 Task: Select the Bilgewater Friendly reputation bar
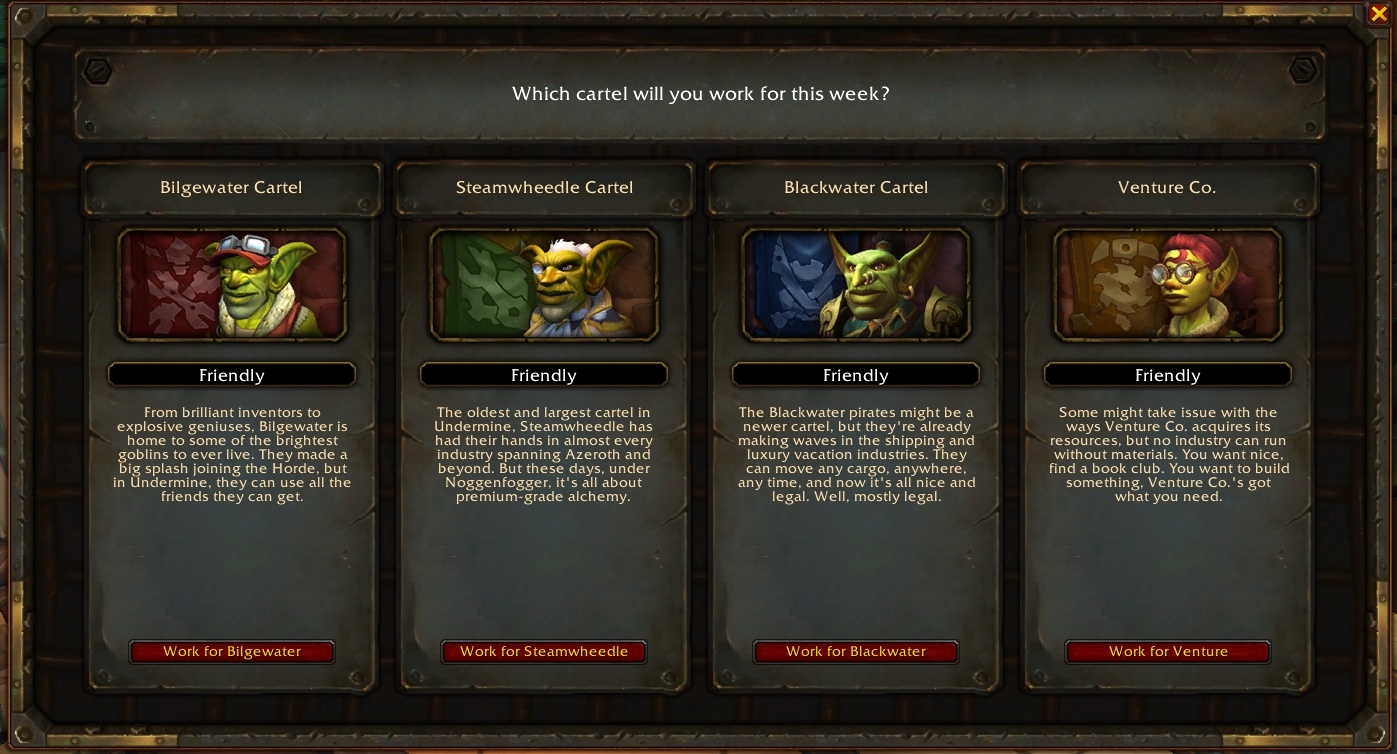232,375
